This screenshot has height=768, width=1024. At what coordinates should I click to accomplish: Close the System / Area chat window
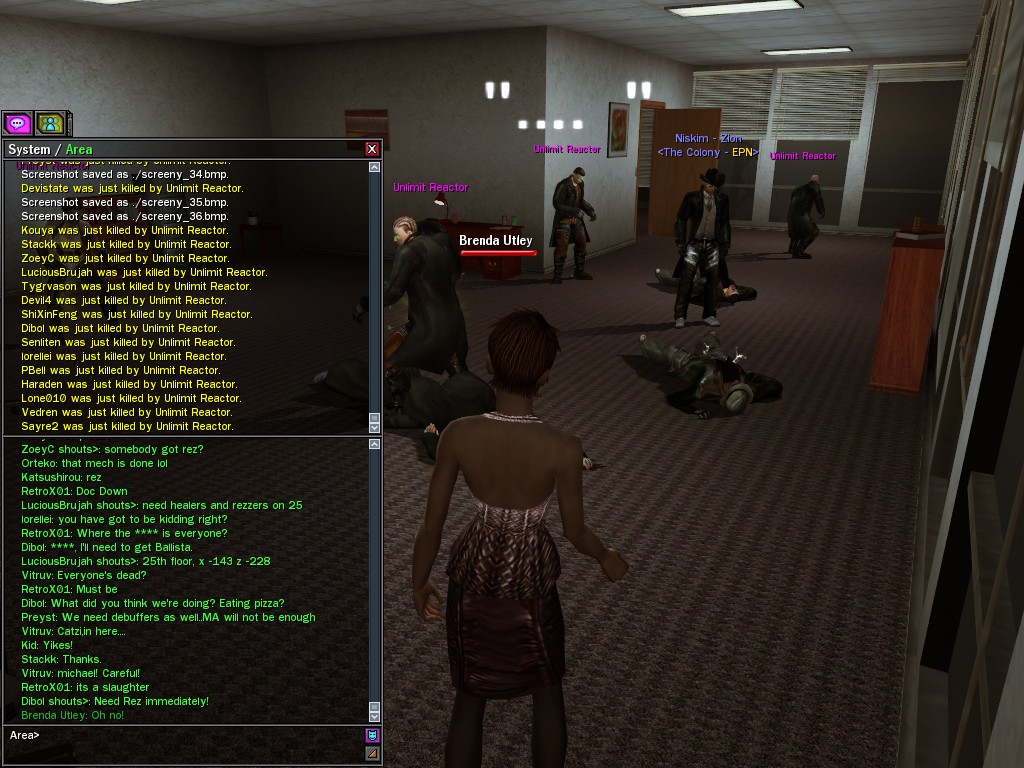point(372,149)
